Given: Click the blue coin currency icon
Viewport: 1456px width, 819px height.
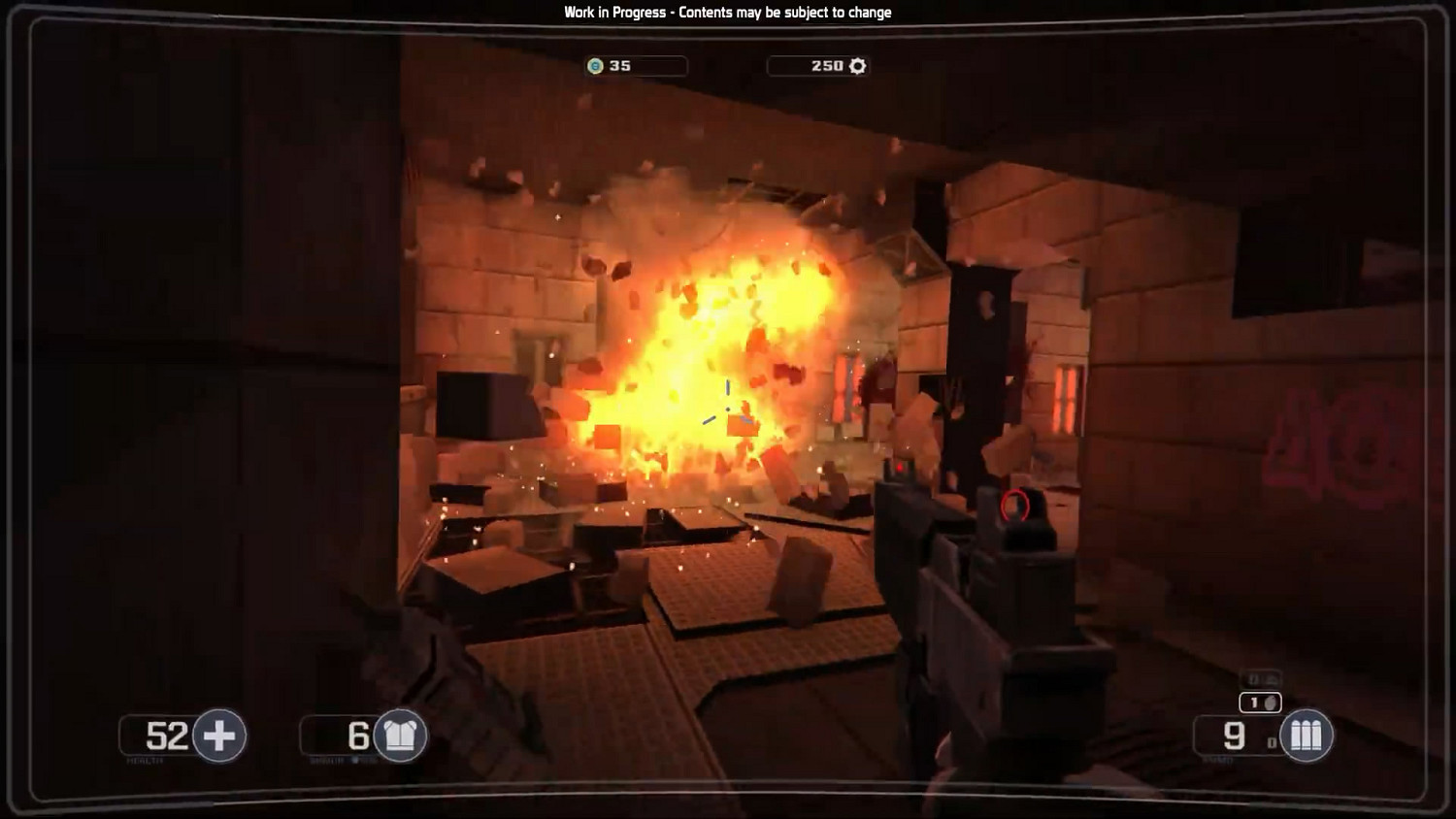Looking at the screenshot, I should point(594,66).
